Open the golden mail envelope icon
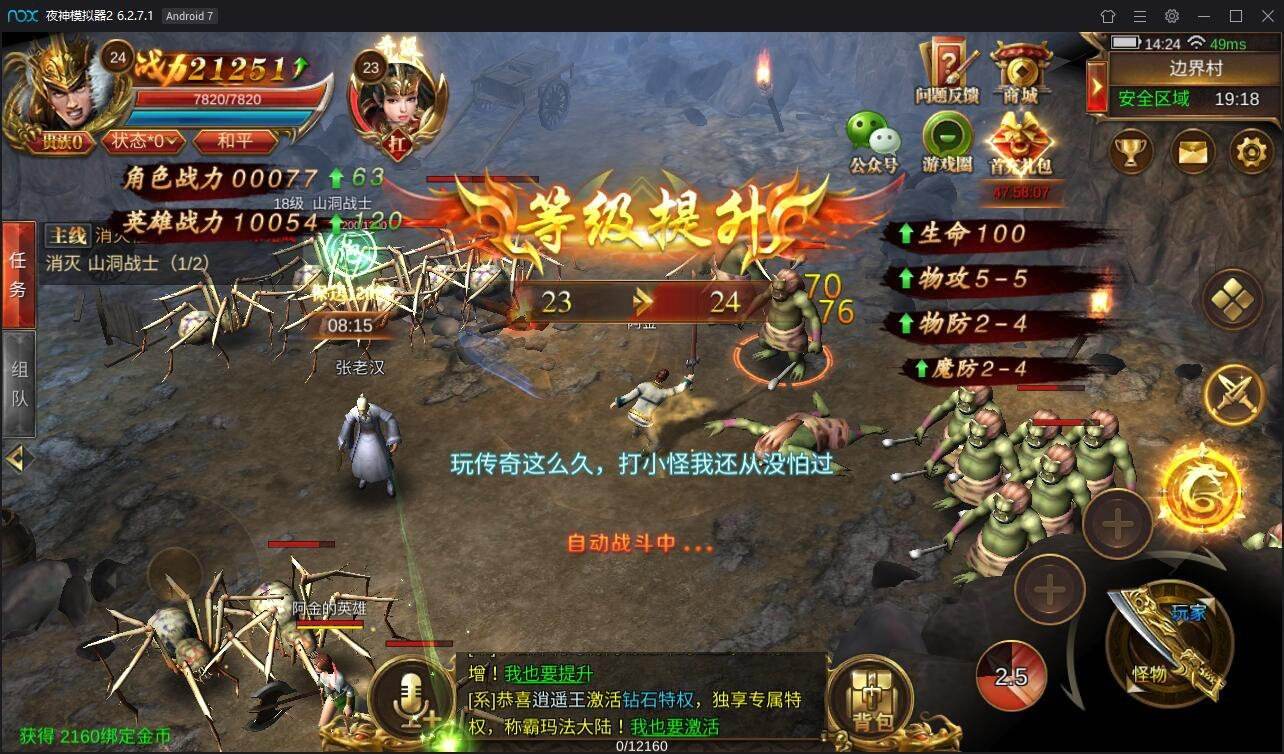This screenshot has width=1284, height=754. (1192, 152)
